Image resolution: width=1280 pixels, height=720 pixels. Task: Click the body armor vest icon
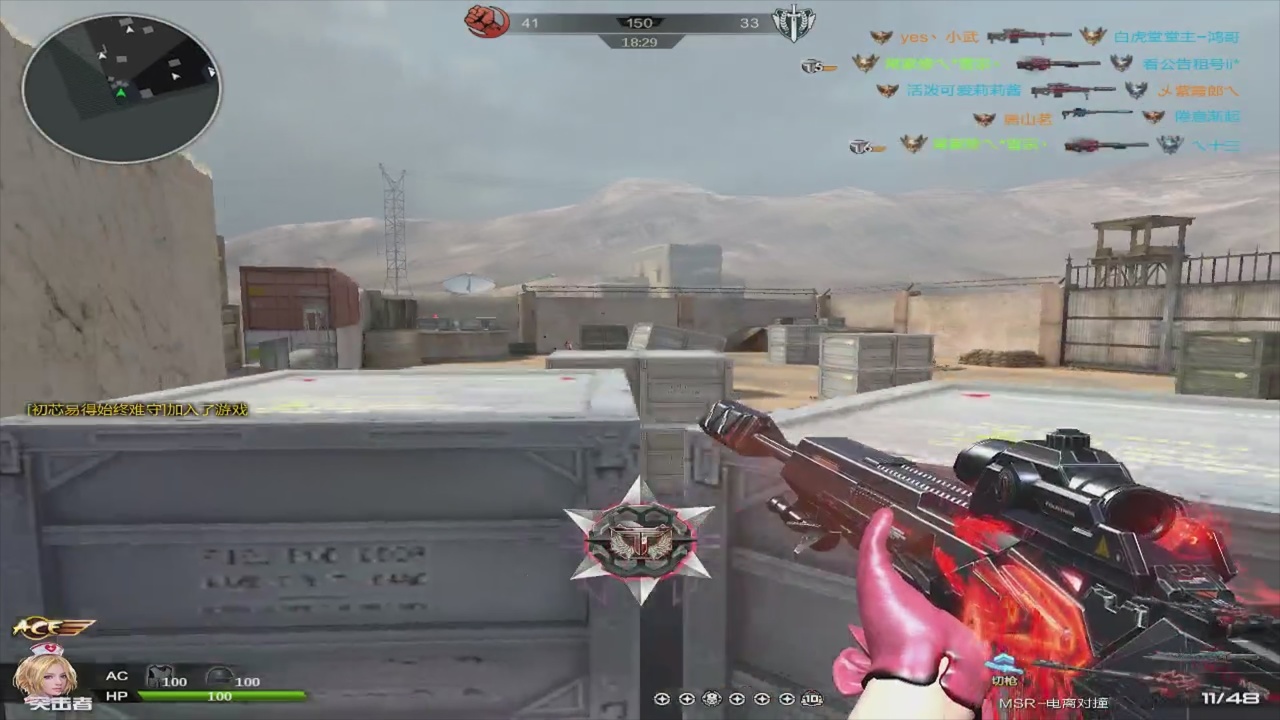tap(160, 676)
